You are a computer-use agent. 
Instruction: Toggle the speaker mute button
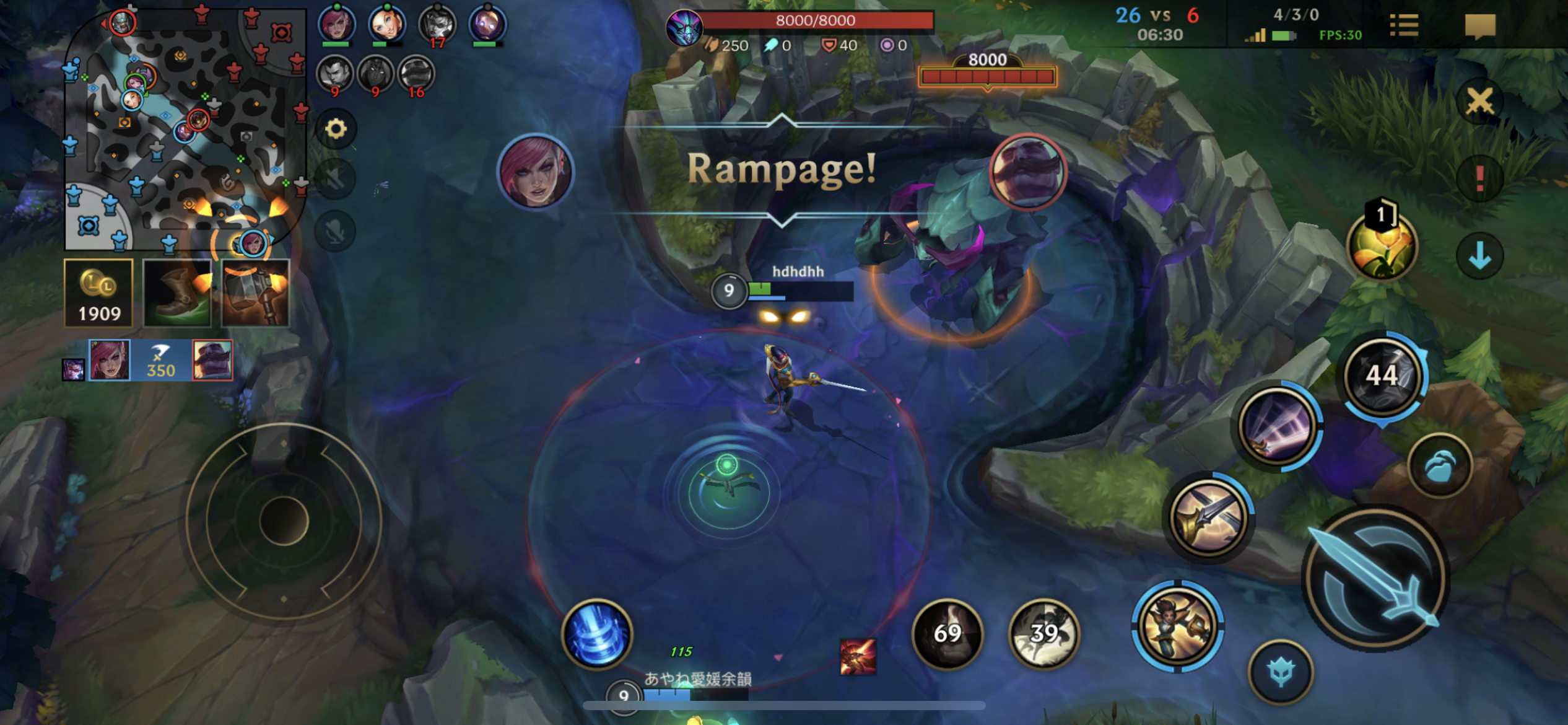tap(336, 180)
